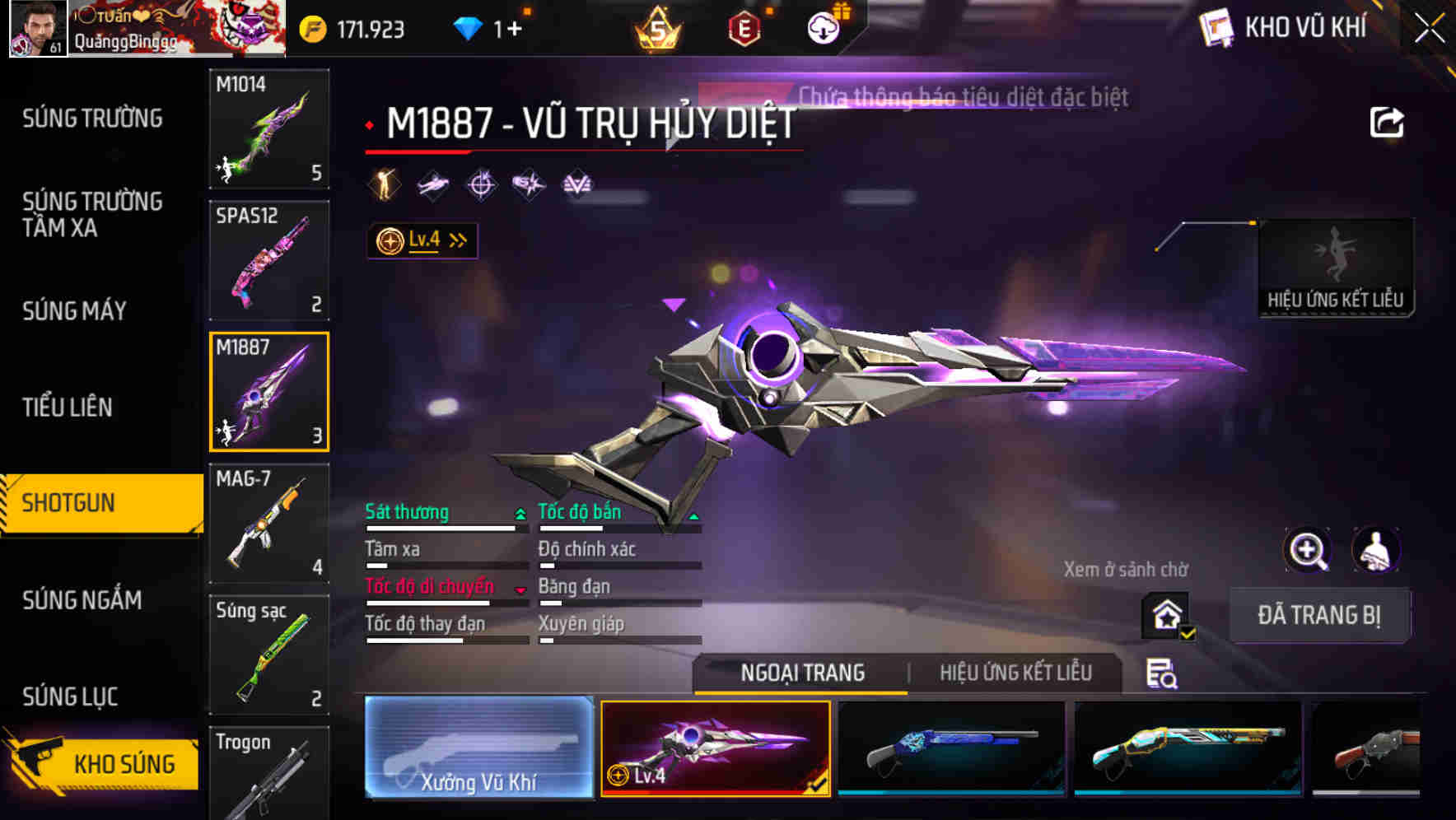This screenshot has height=820, width=1456.
Task: Expand Lv.4 details via double chevron
Action: [456, 240]
